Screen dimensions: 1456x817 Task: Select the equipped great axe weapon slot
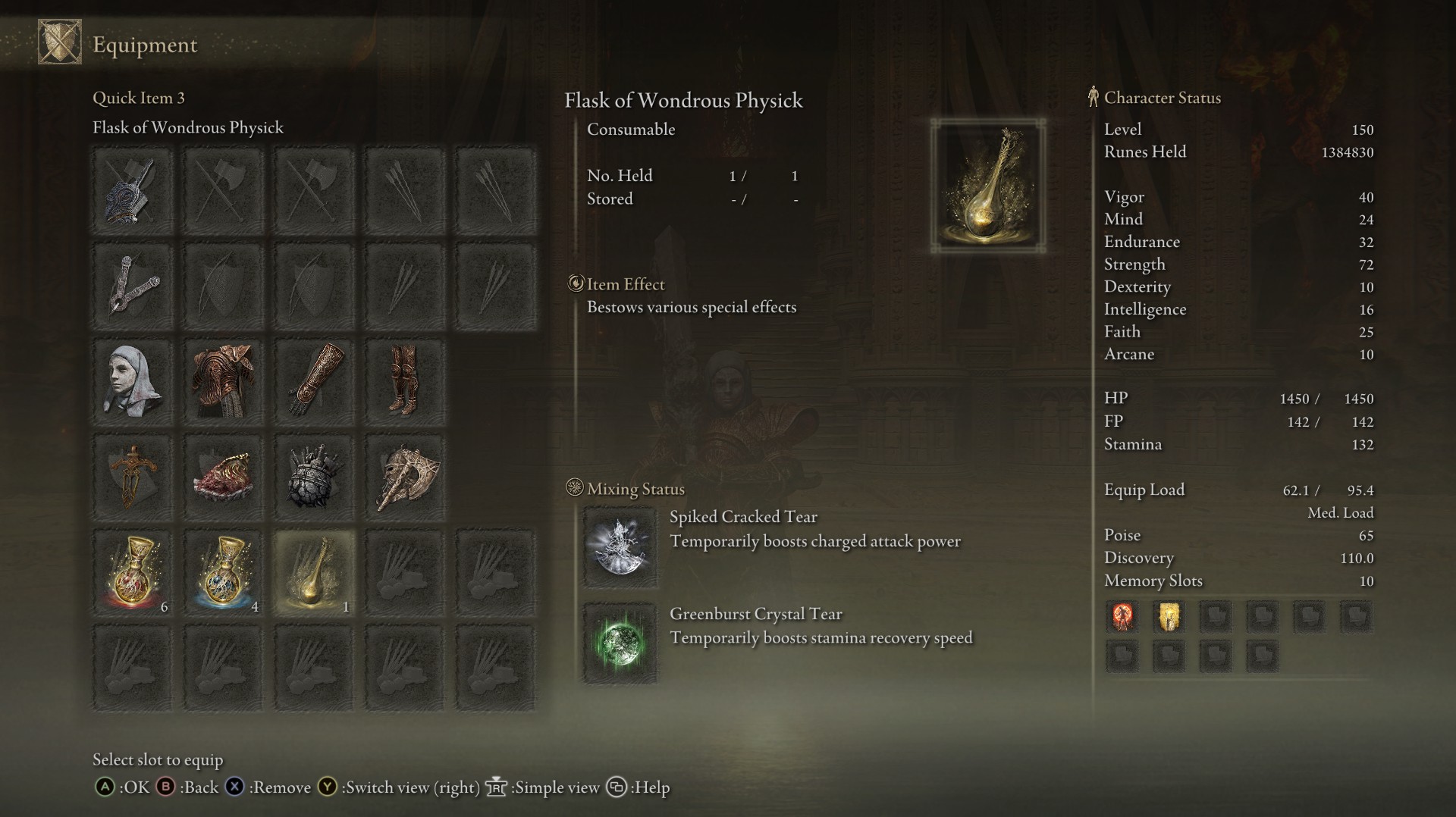click(133, 190)
